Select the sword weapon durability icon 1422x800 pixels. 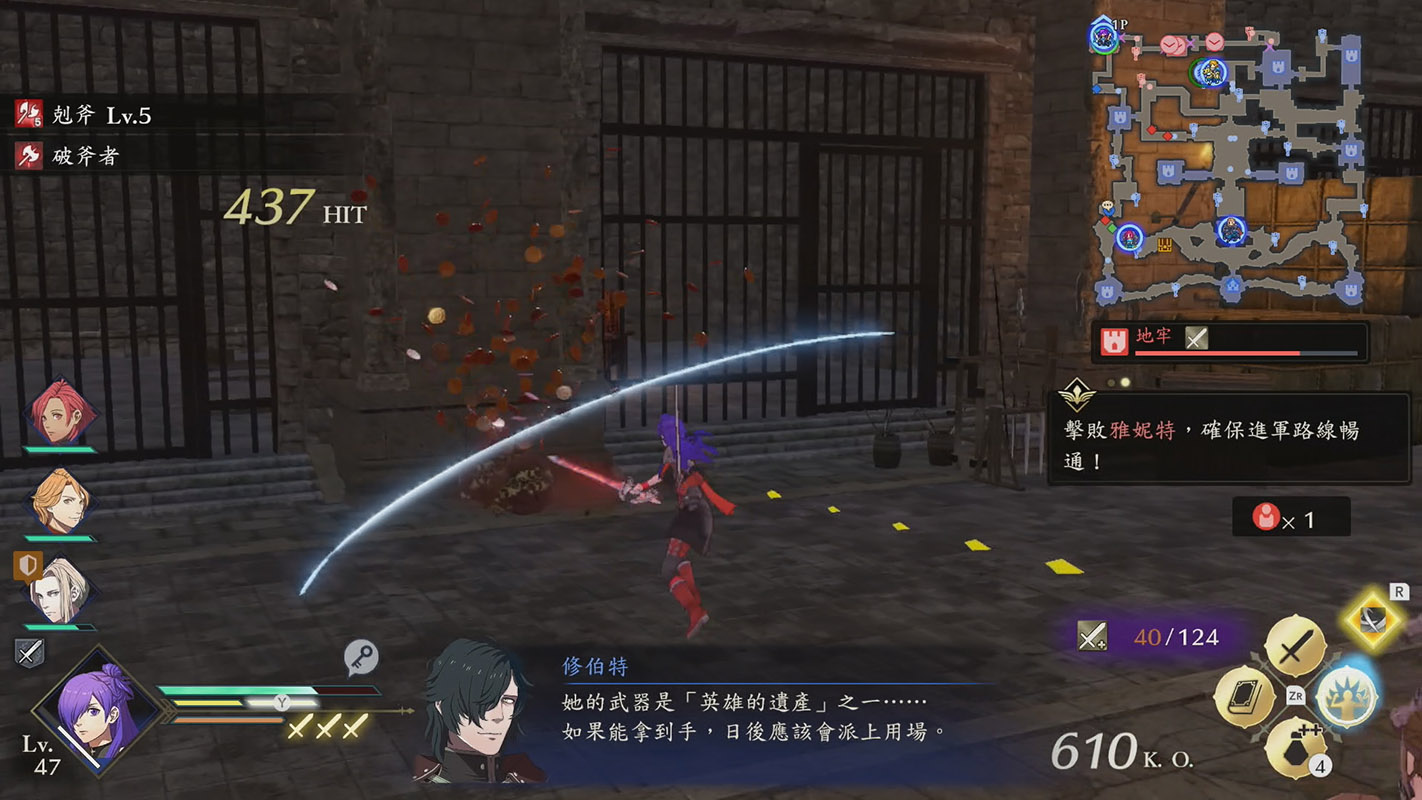(1092, 636)
